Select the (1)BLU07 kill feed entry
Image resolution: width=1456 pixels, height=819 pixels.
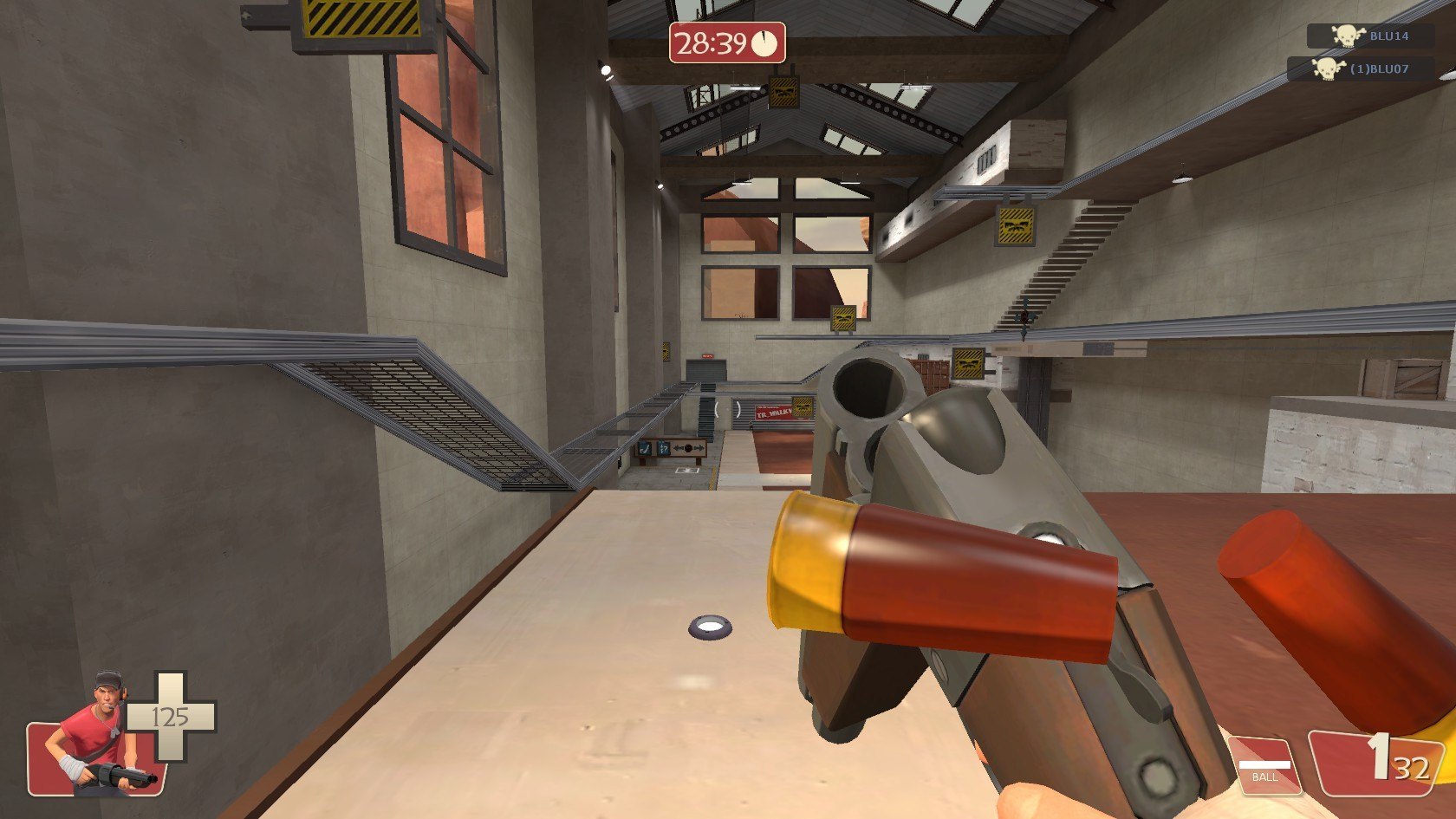coord(1361,68)
